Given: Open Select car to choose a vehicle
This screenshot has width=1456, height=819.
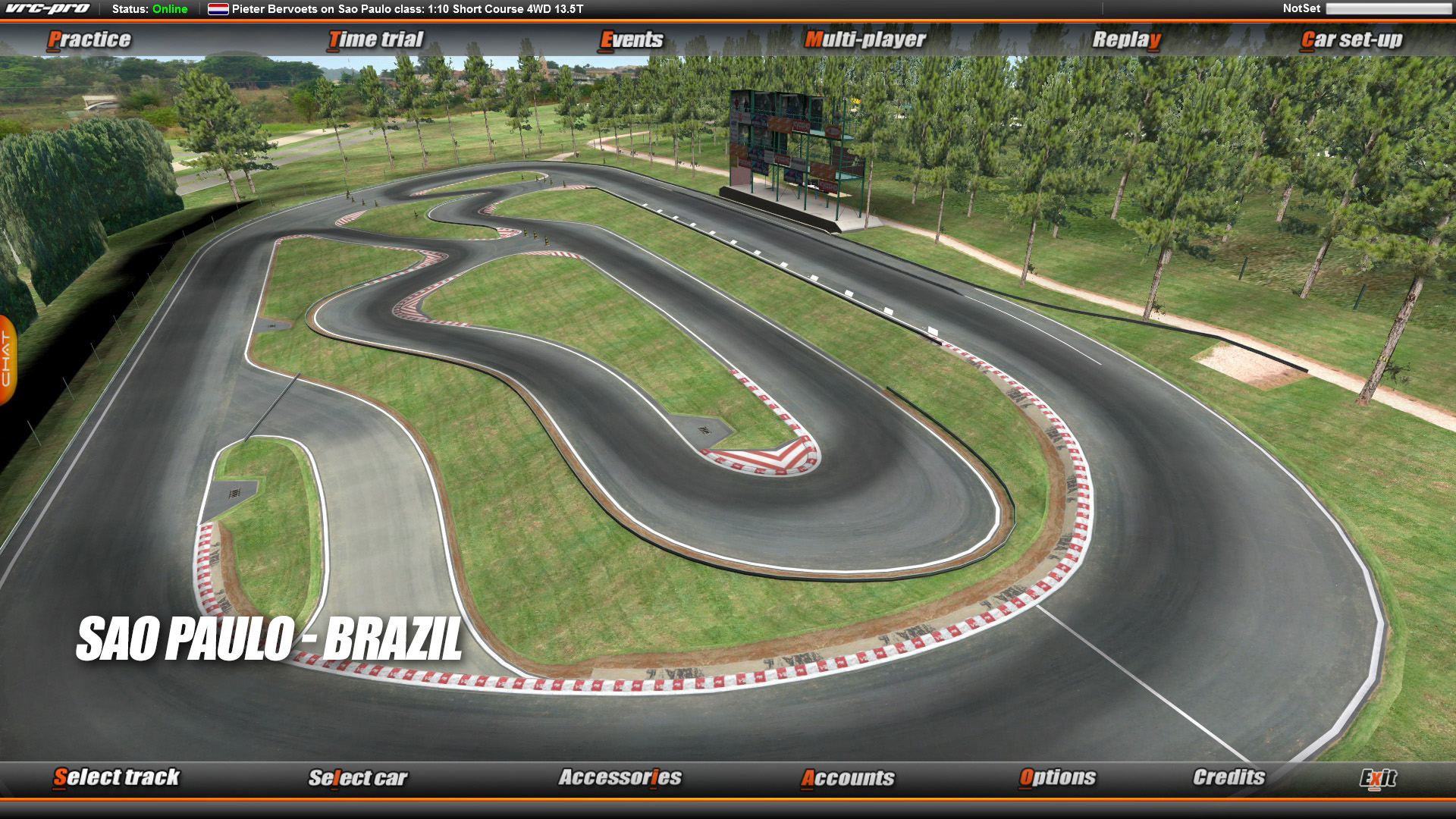Looking at the screenshot, I should pyautogui.click(x=358, y=777).
